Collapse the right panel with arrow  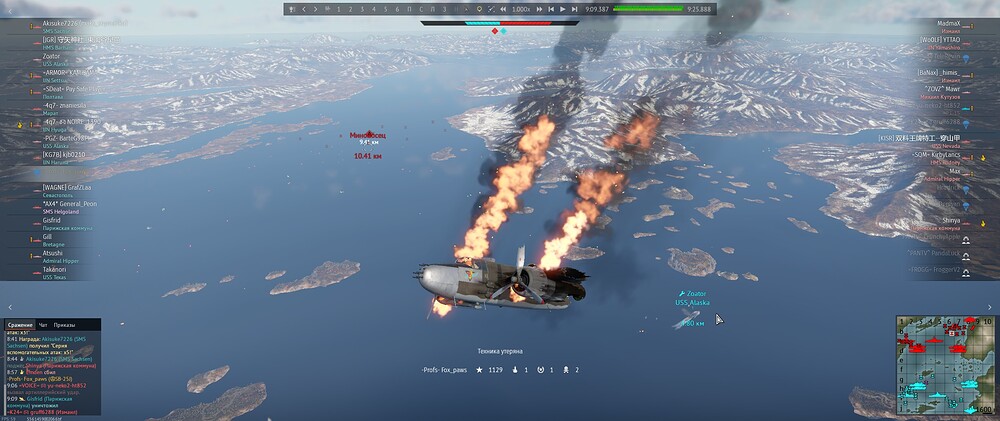[x=991, y=308]
